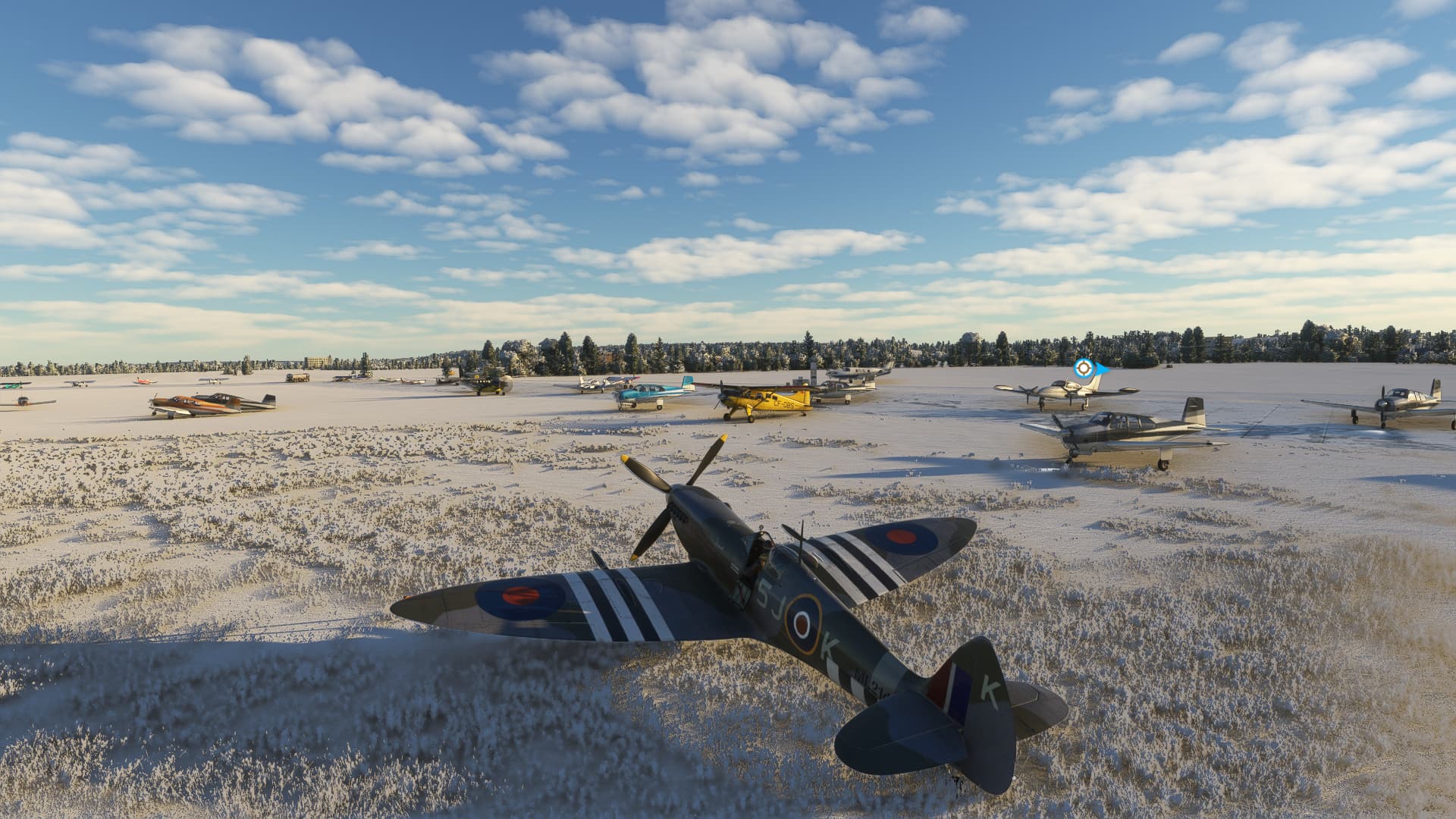Click the blue circular waypoint marker

(x=1084, y=369)
